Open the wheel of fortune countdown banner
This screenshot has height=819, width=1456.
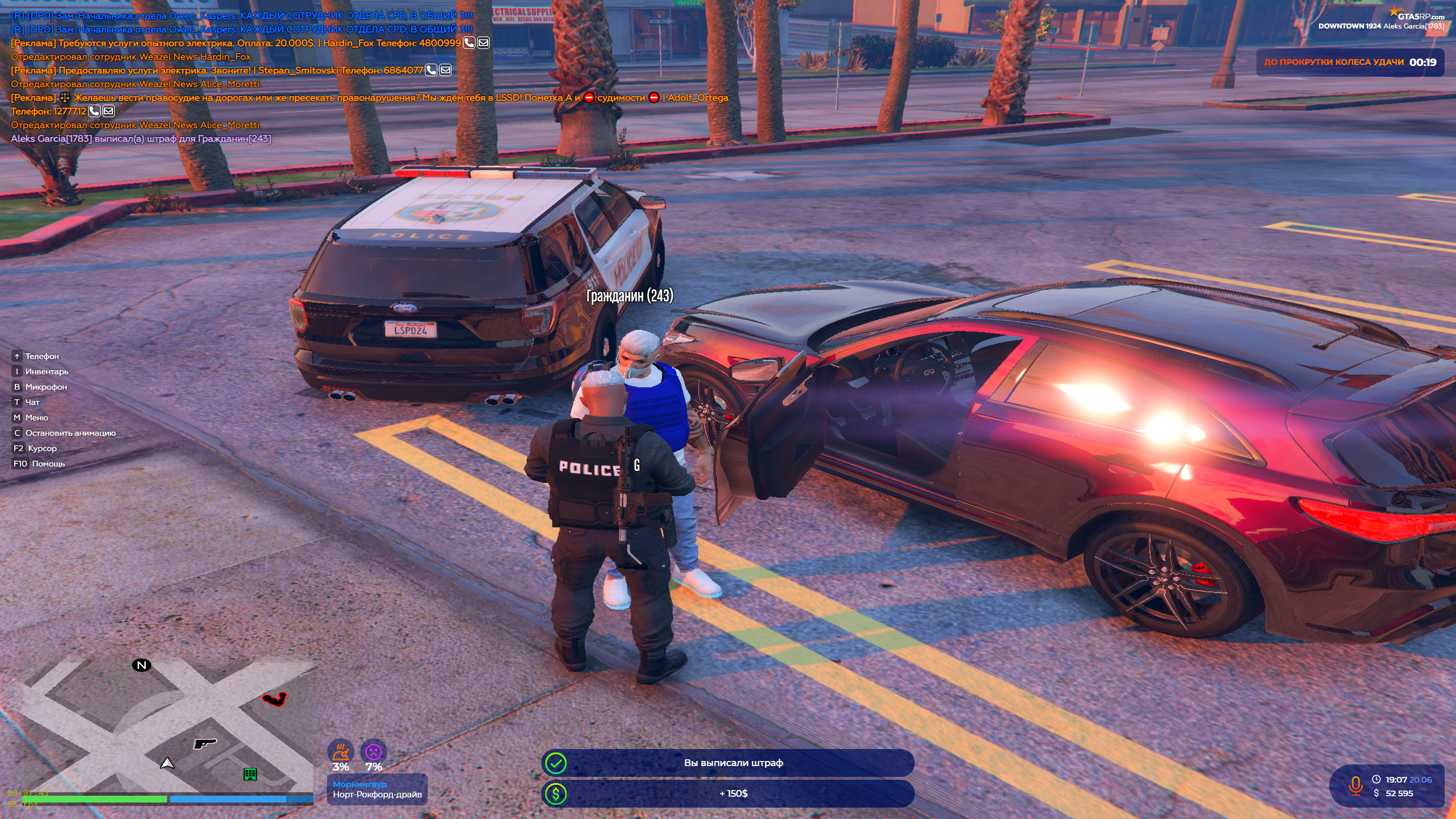pos(1350,63)
